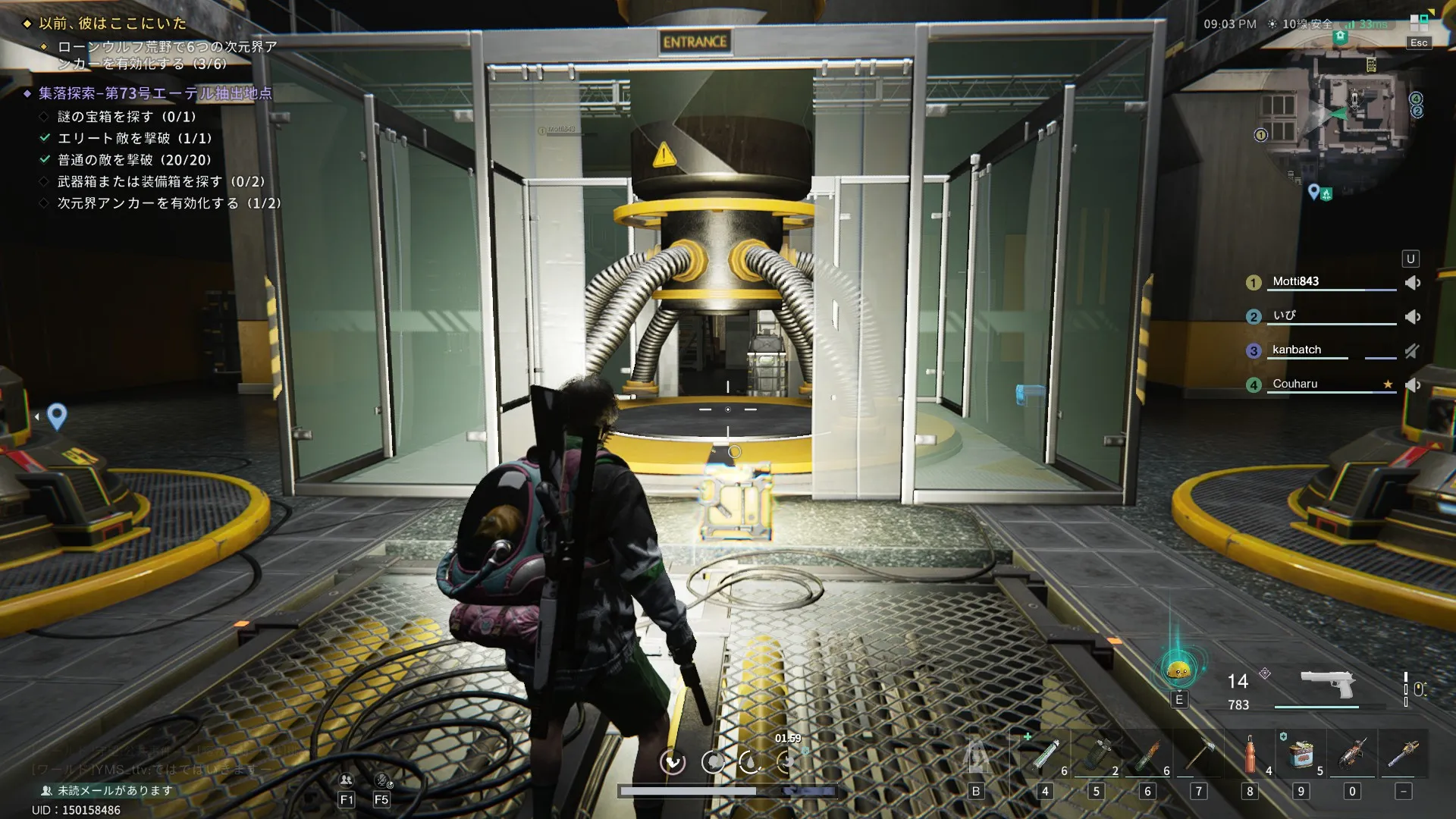The height and width of the screenshot is (819, 1456).
Task: Unmute kanbatch's crossed-out speaker icon
Action: coord(1411,351)
